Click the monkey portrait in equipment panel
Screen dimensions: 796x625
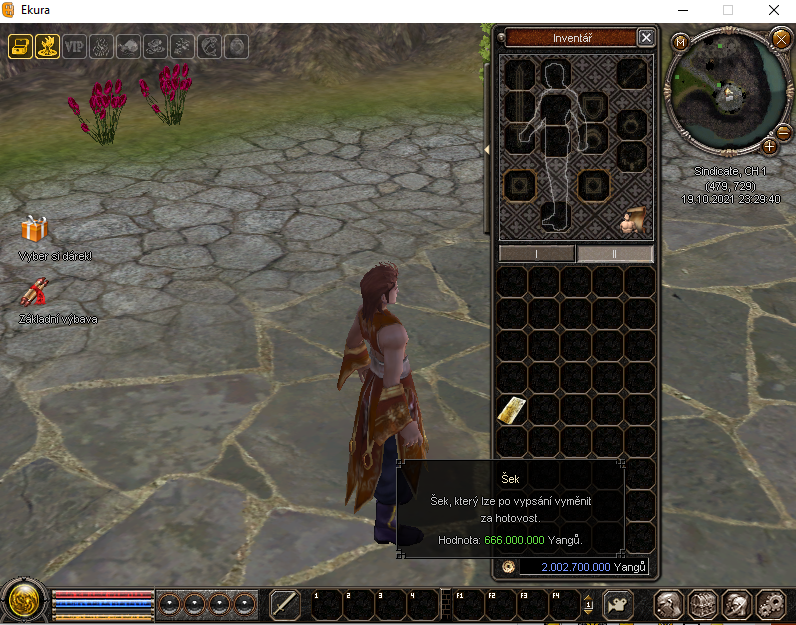point(634,219)
